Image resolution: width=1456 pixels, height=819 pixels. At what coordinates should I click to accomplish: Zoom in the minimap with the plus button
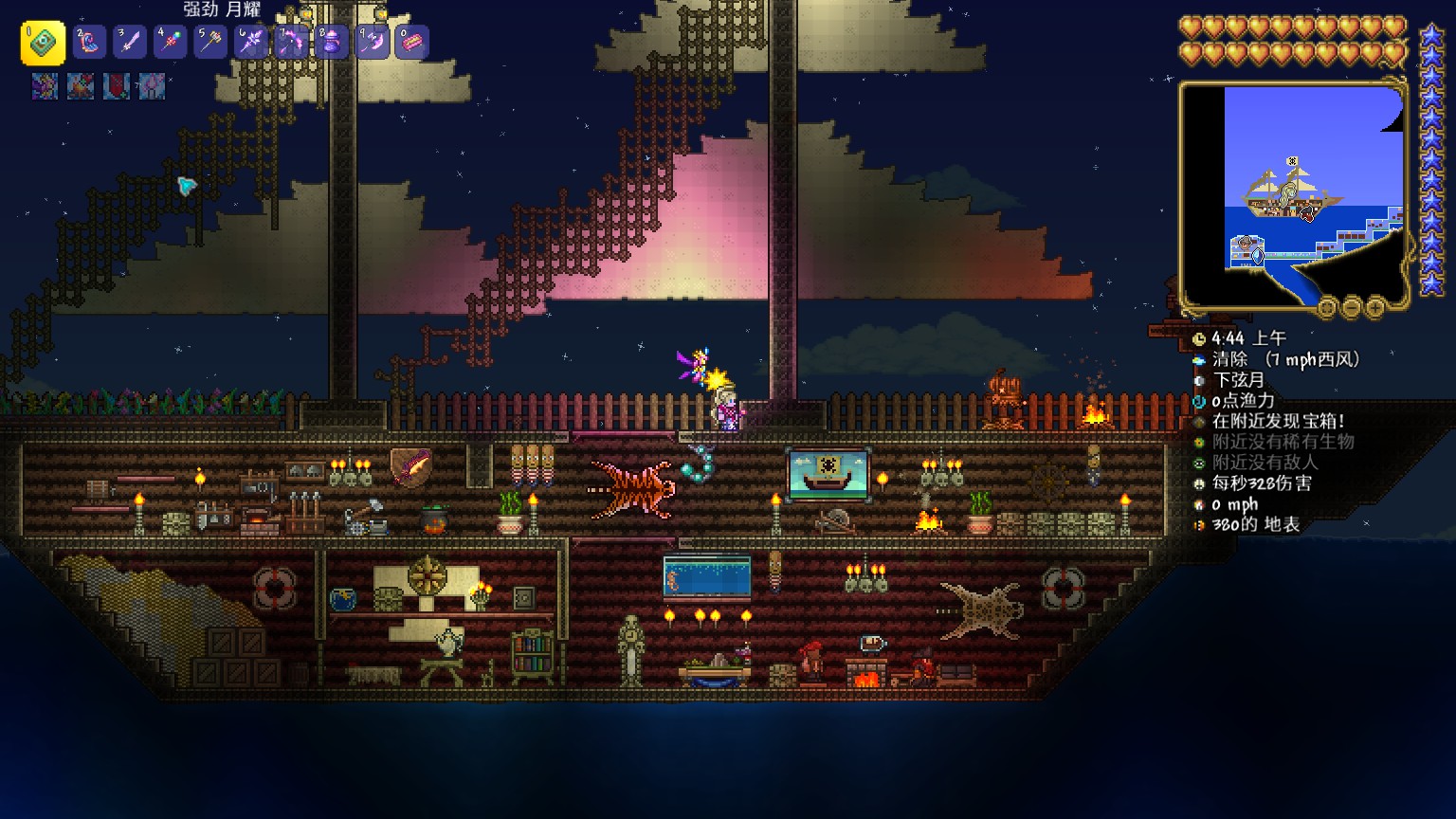point(1374,307)
